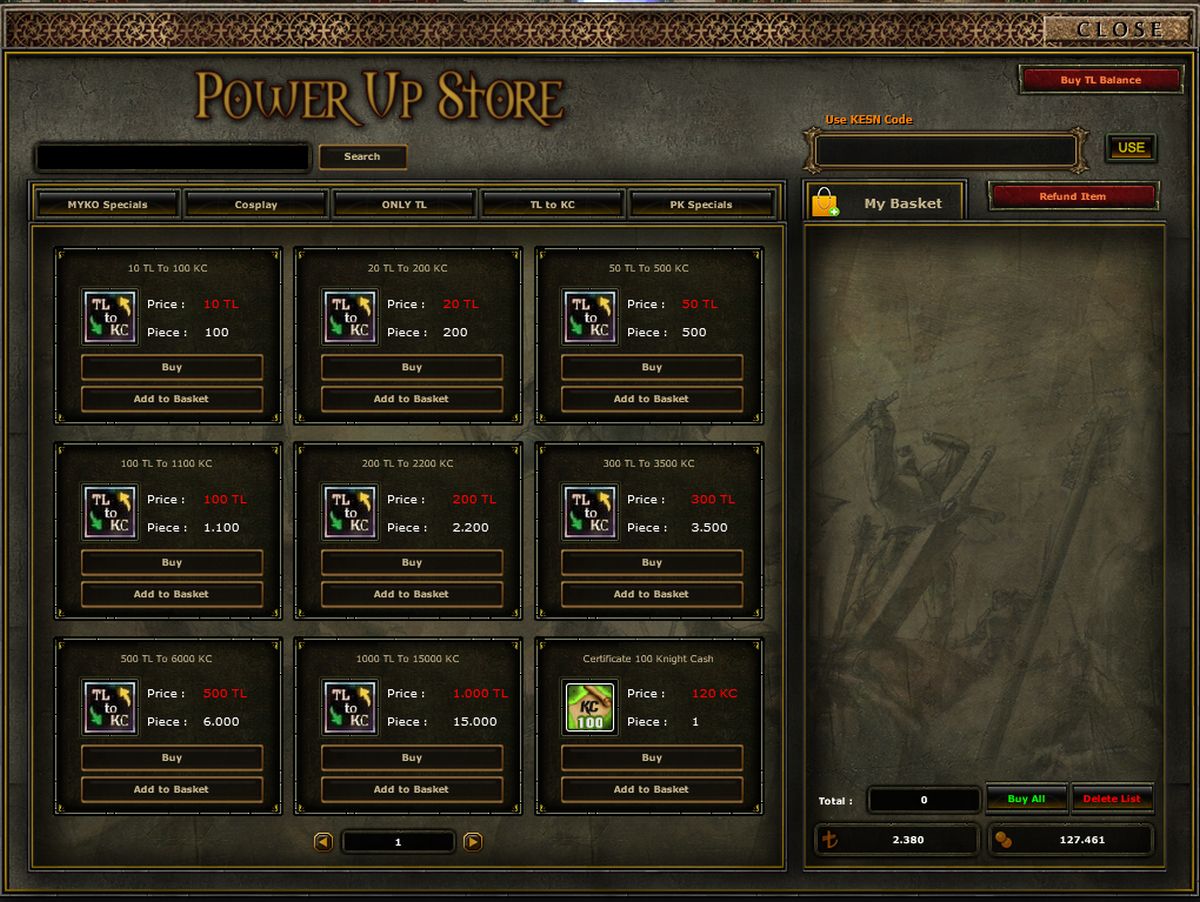The height and width of the screenshot is (902, 1200).
Task: Open the My Basket tab
Action: (x=884, y=203)
